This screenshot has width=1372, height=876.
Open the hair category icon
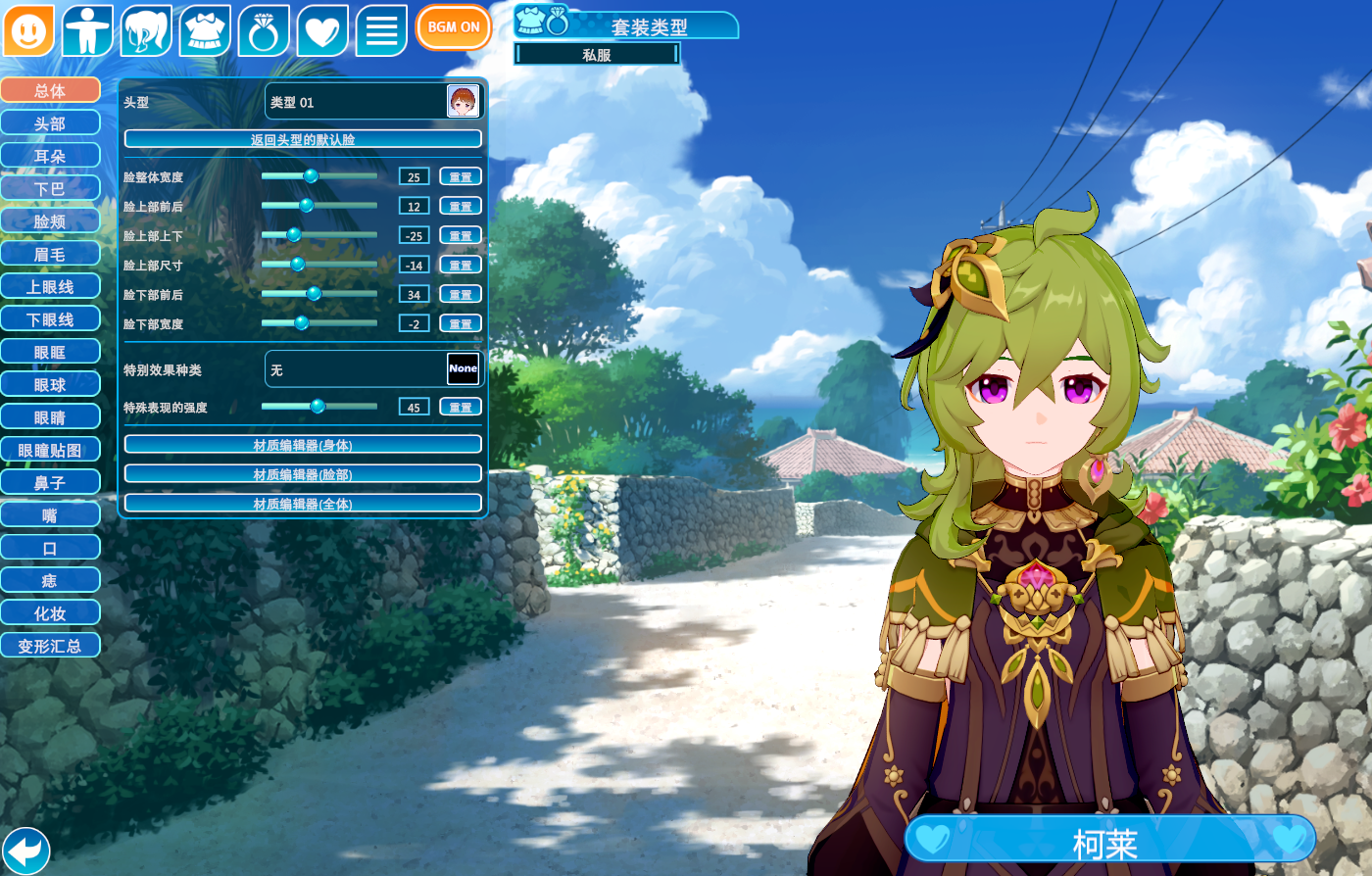[x=146, y=30]
